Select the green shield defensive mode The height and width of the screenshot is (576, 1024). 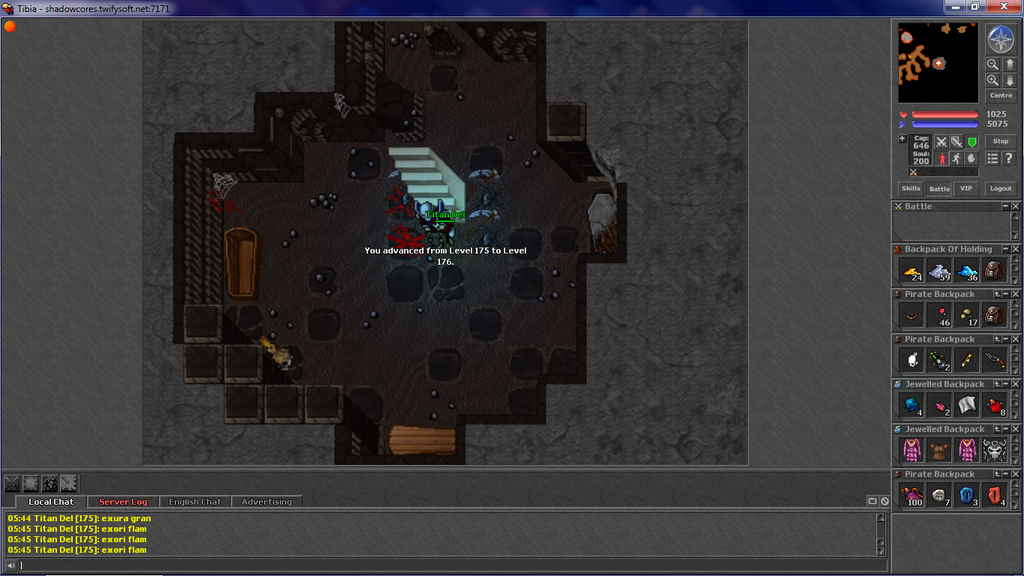[972, 142]
